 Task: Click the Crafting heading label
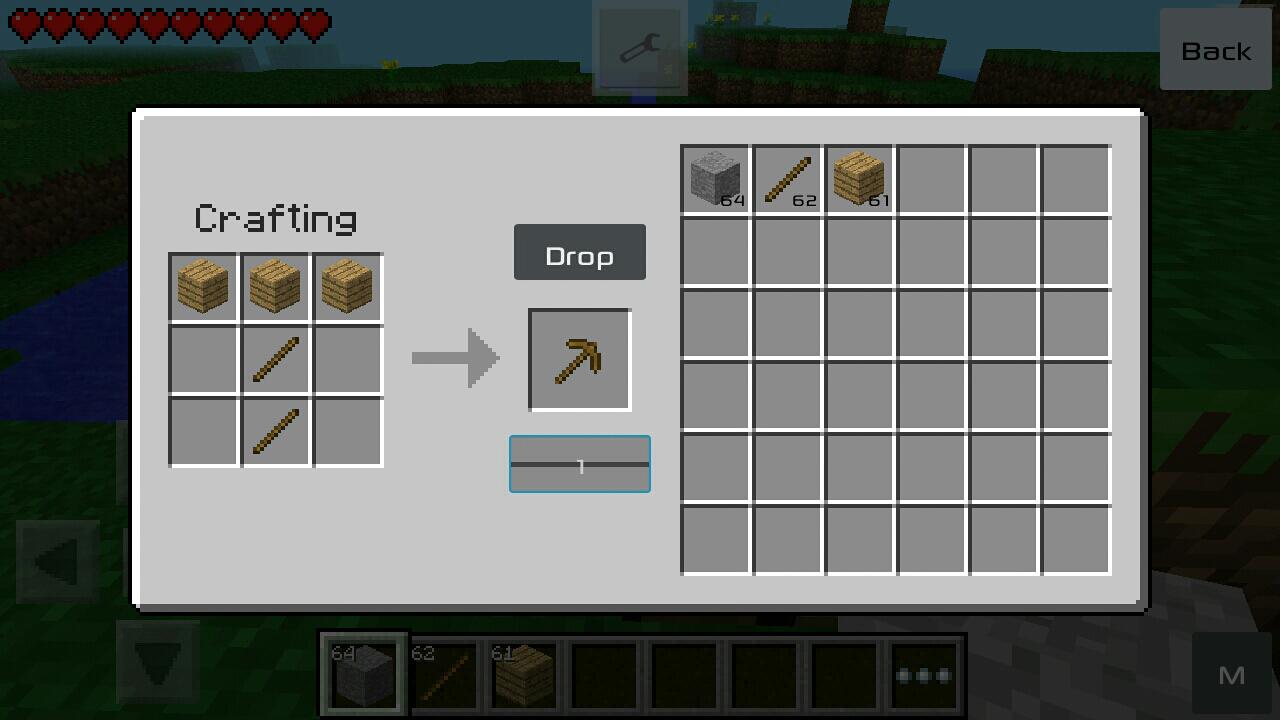pyautogui.click(x=275, y=218)
